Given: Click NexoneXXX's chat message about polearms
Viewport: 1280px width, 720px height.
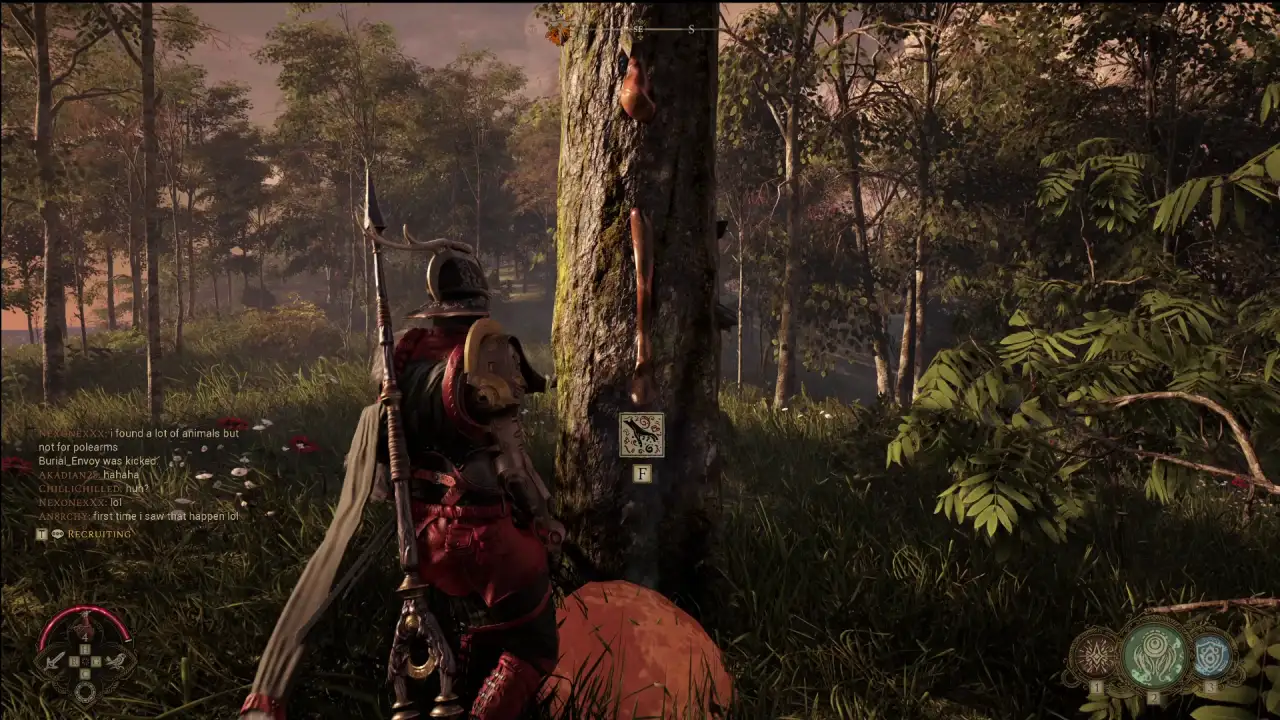Looking at the screenshot, I should point(138,440).
